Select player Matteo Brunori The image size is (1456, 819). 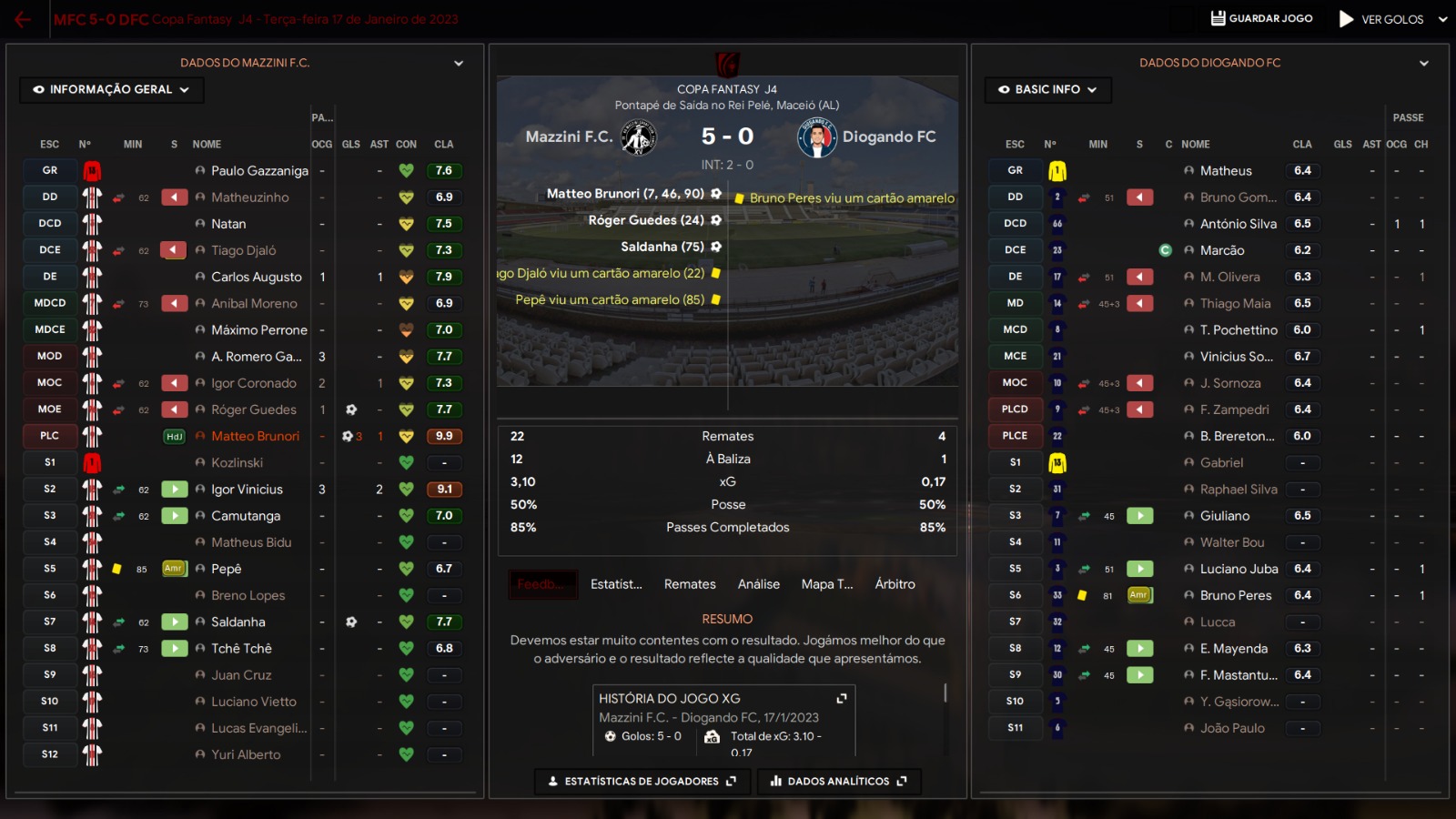tap(255, 436)
